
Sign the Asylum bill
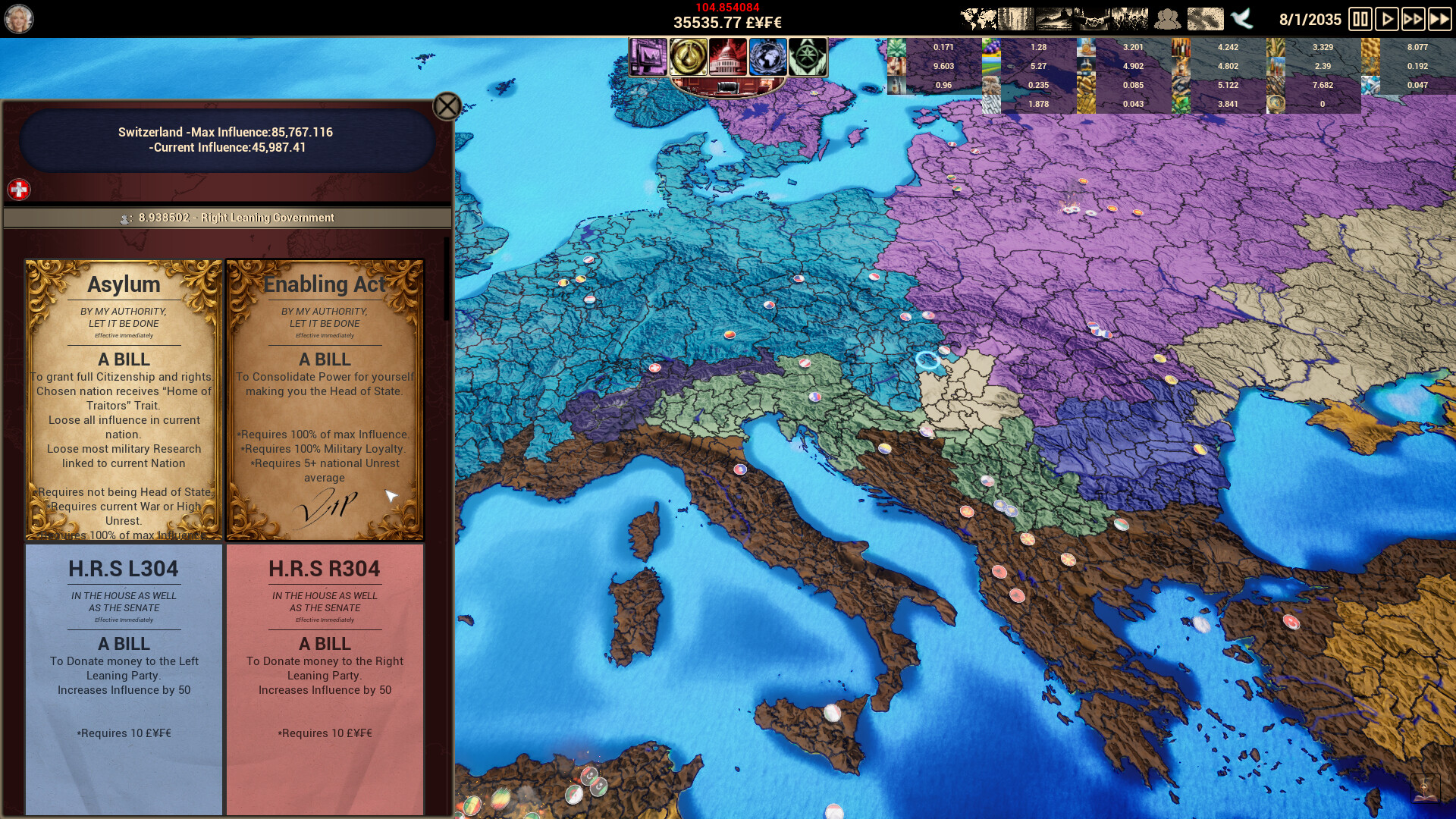tap(124, 398)
